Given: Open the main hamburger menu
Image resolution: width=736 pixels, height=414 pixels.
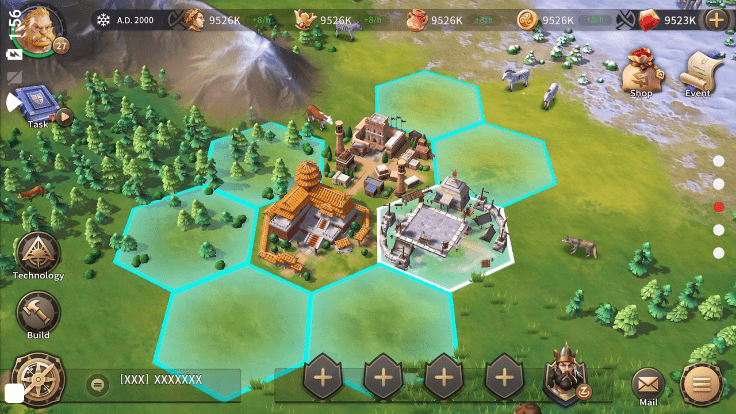Looking at the screenshot, I should click(701, 383).
